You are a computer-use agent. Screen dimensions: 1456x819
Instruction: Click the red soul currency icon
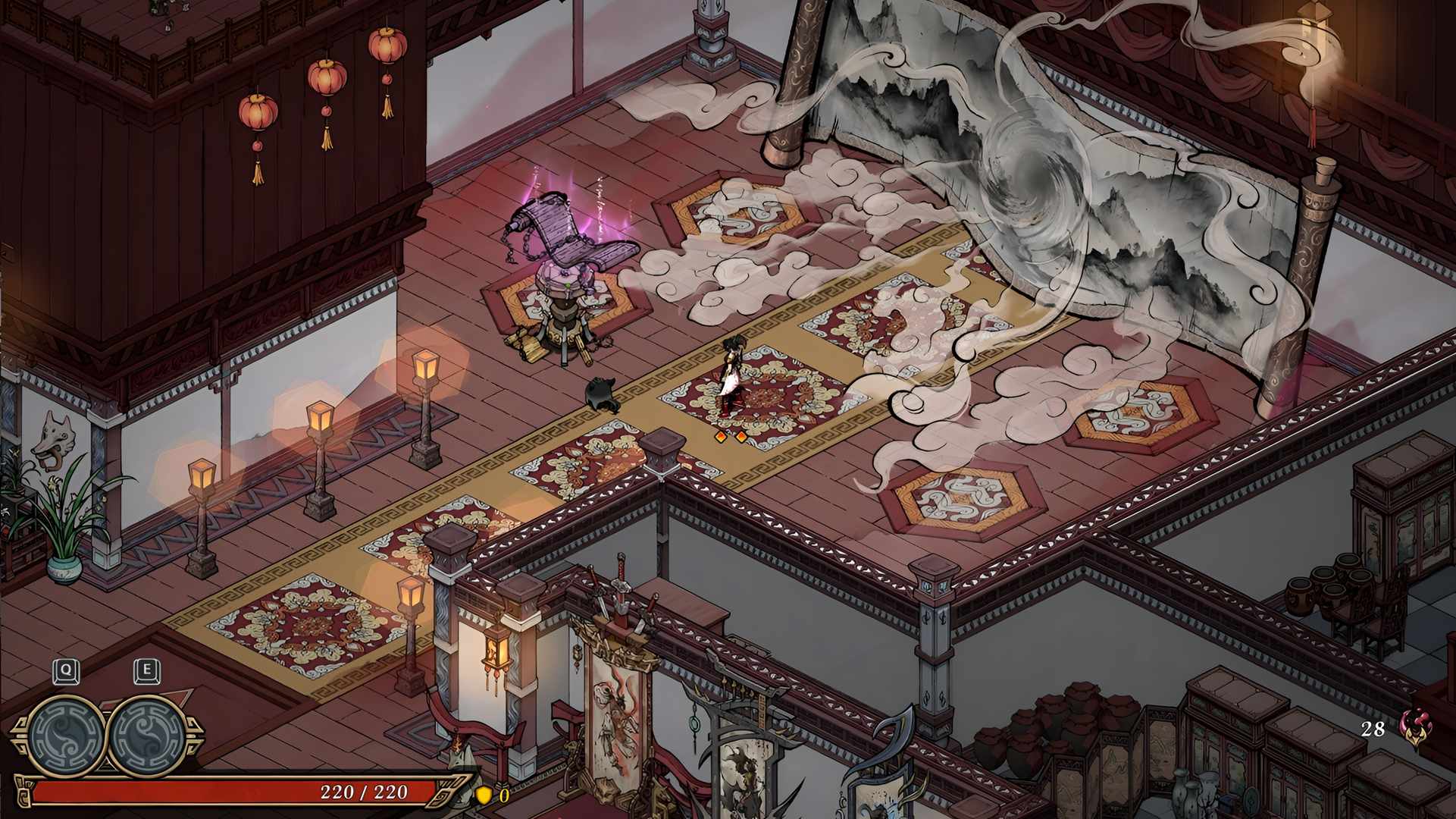1411,729
